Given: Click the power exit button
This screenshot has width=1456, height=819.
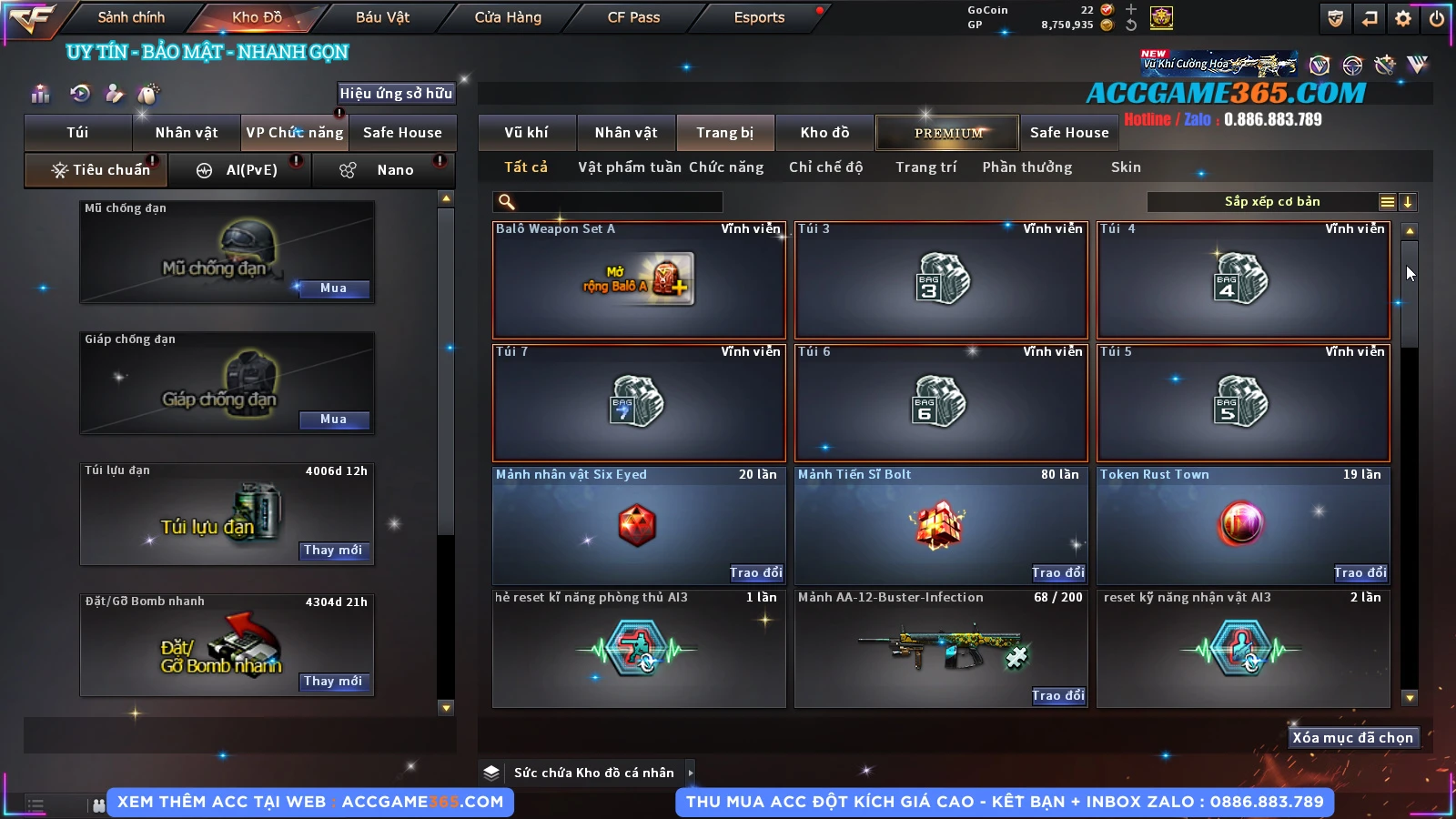Looking at the screenshot, I should (1436, 18).
